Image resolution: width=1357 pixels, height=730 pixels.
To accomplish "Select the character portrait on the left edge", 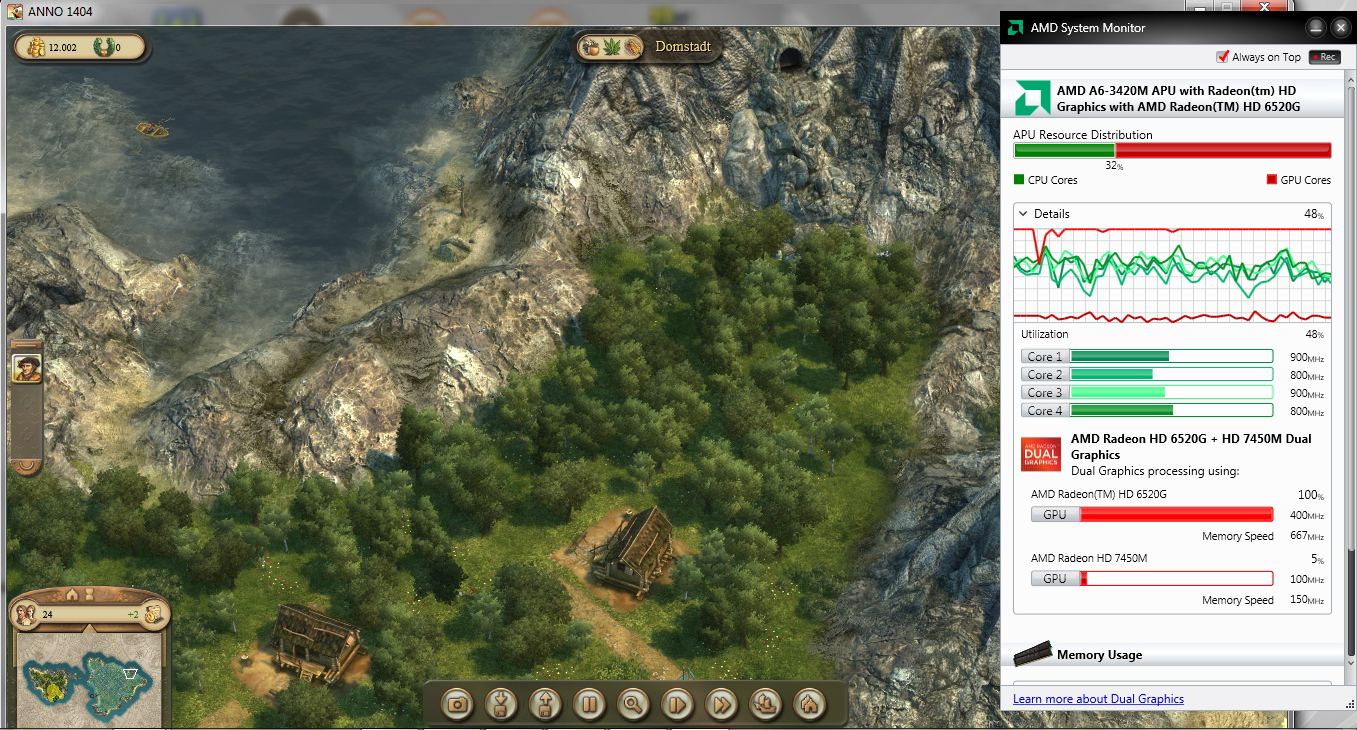I will (x=26, y=367).
